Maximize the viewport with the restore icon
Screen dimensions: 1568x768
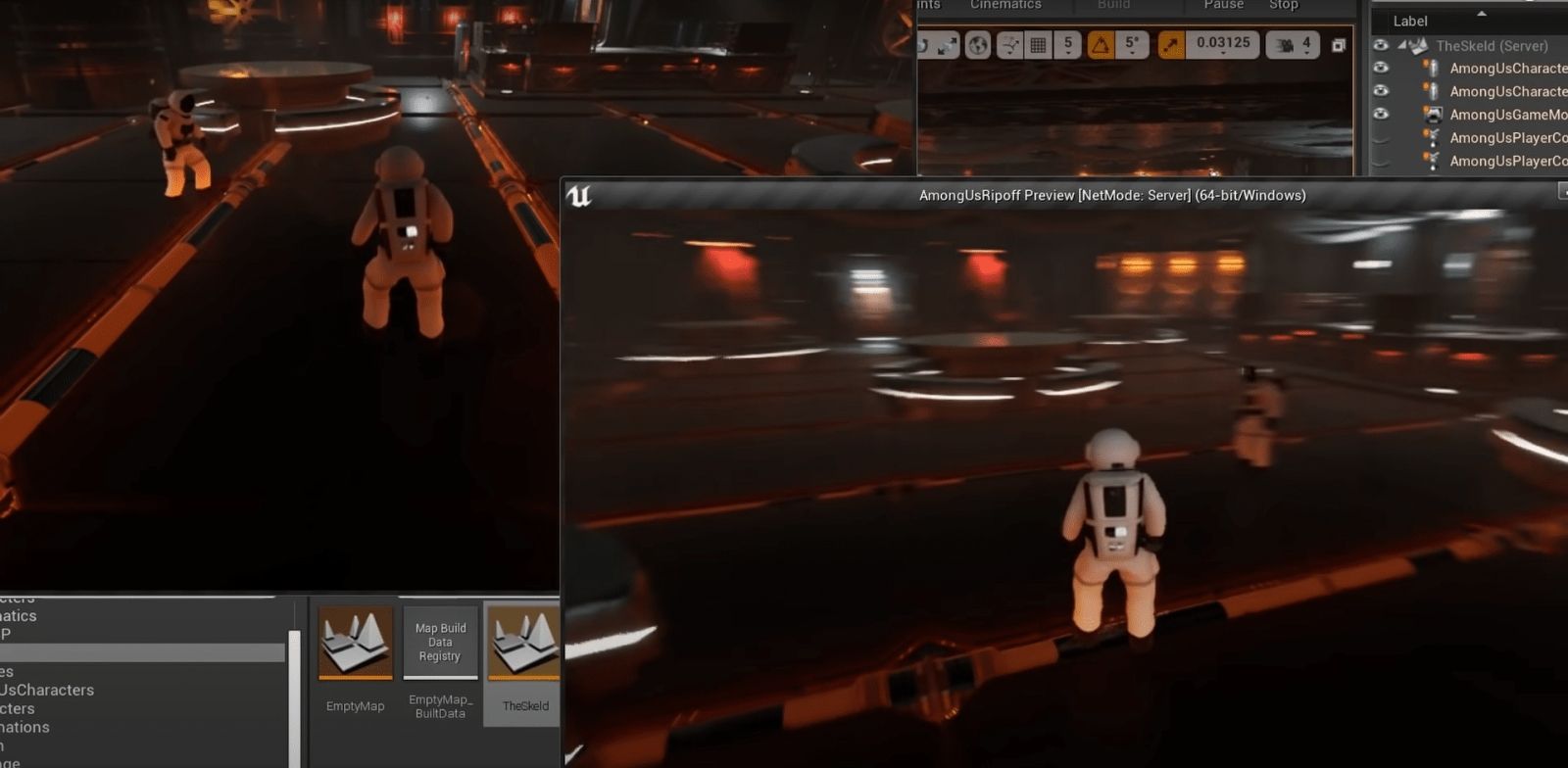[x=1339, y=45]
